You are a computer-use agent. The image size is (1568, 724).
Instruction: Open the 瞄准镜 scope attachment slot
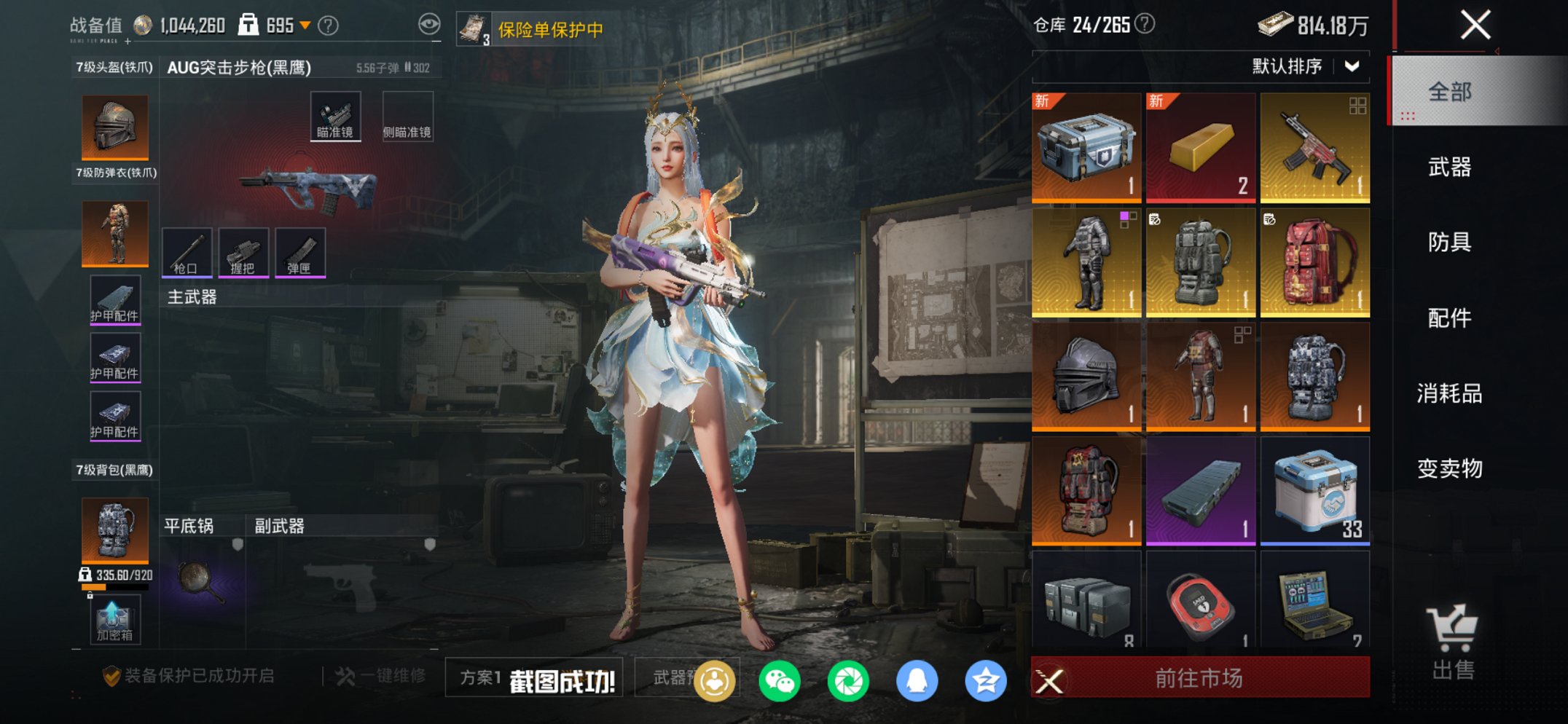335,114
